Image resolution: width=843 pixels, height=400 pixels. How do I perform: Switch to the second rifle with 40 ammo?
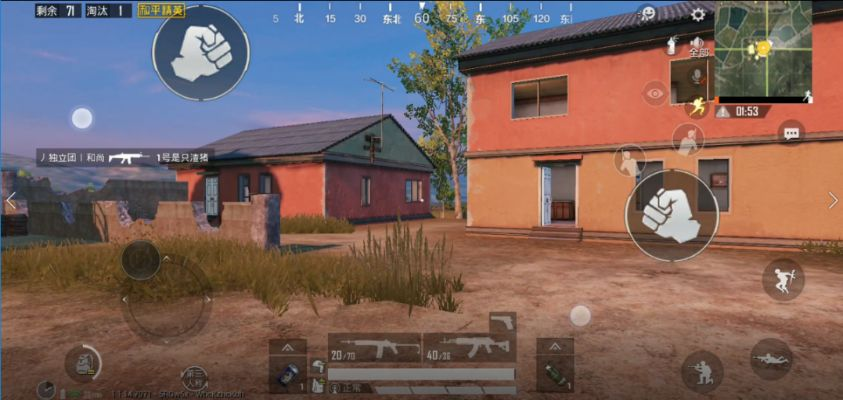click(469, 348)
